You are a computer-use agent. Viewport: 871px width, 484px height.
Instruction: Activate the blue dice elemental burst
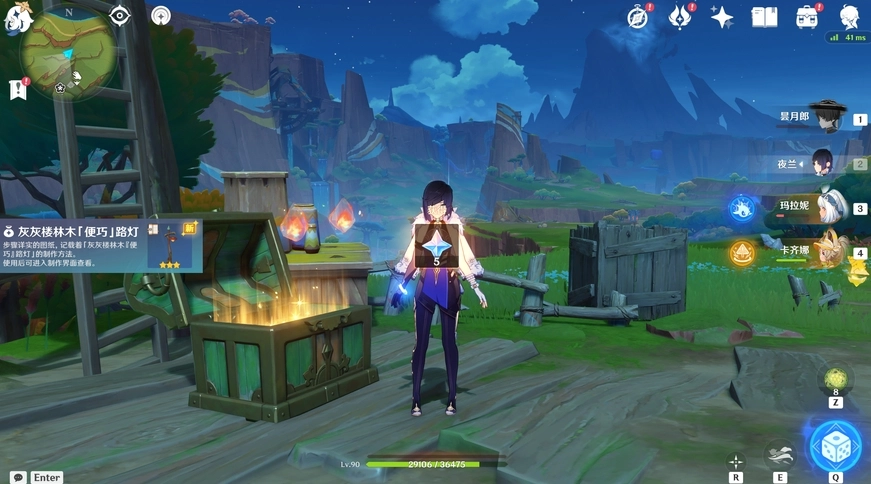[834, 446]
